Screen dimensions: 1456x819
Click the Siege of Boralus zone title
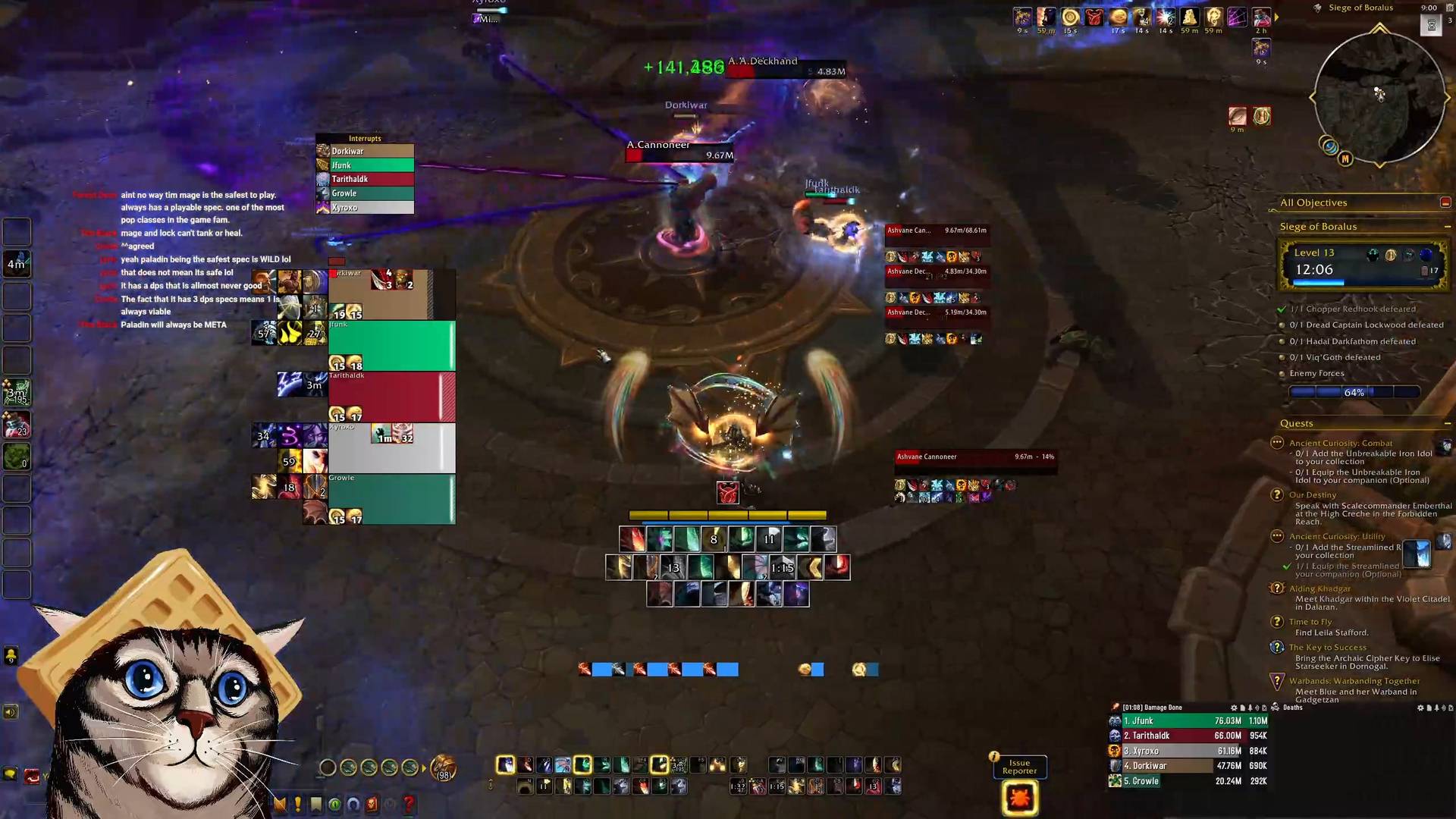click(1360, 8)
